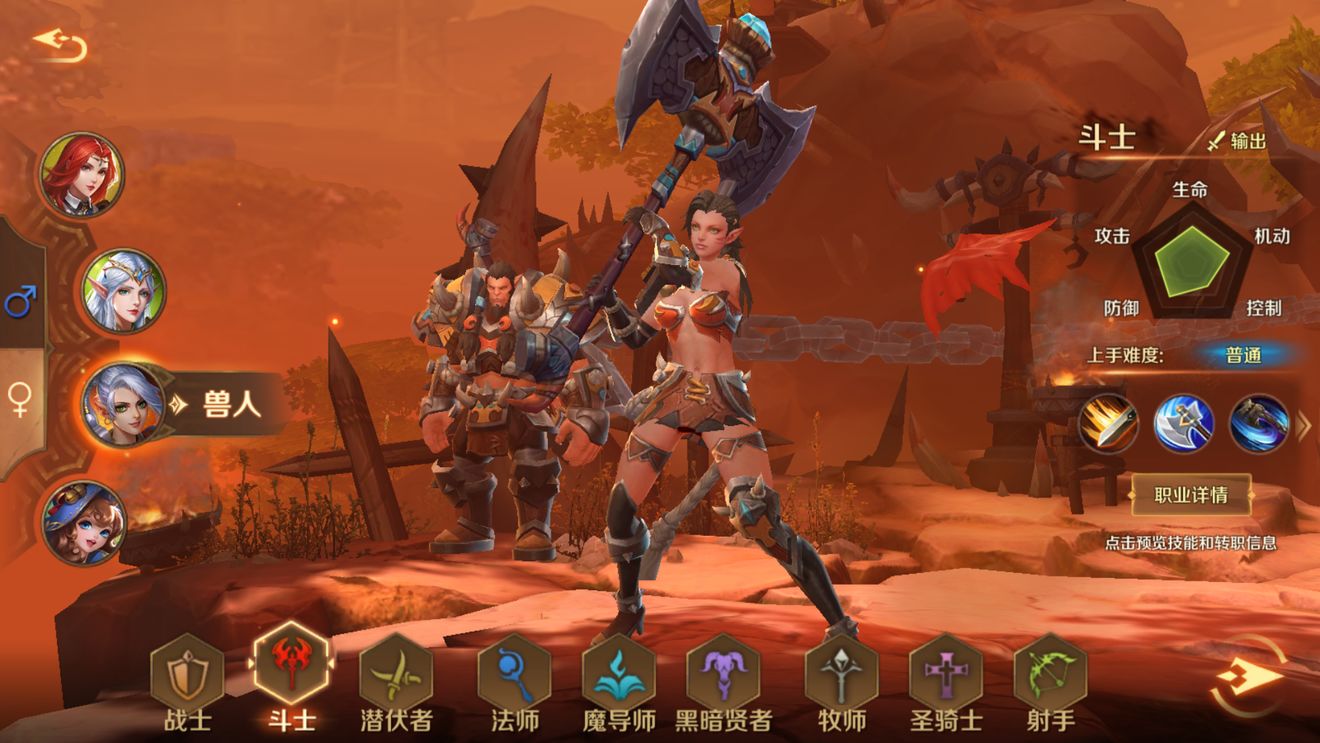The width and height of the screenshot is (1320, 743).
Task: Select the 斗士 fighter class
Action: point(291,667)
